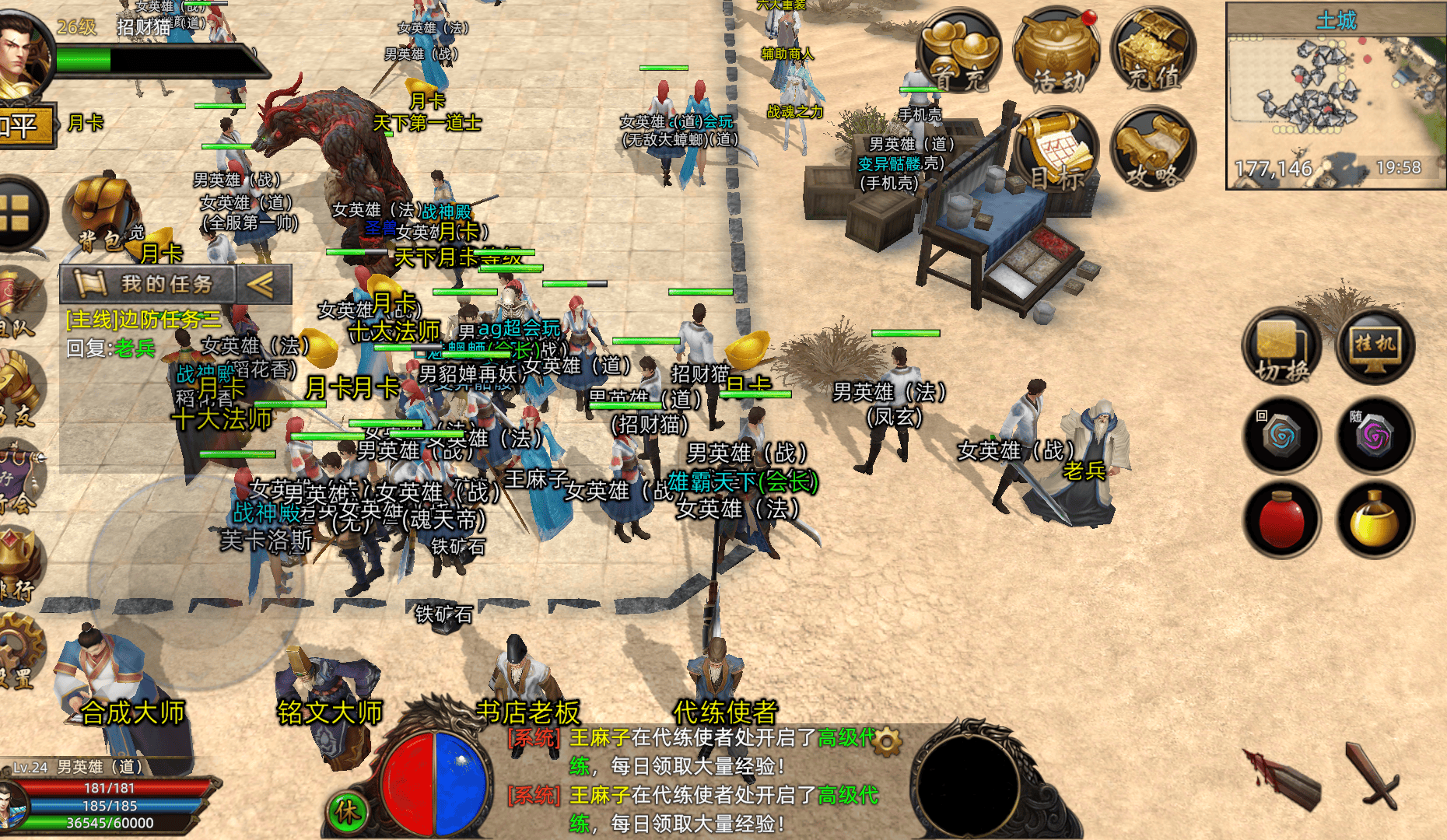Screen dimensions: 1447x840
Task: Drink the yellow potion flask
Action: tap(1375, 520)
